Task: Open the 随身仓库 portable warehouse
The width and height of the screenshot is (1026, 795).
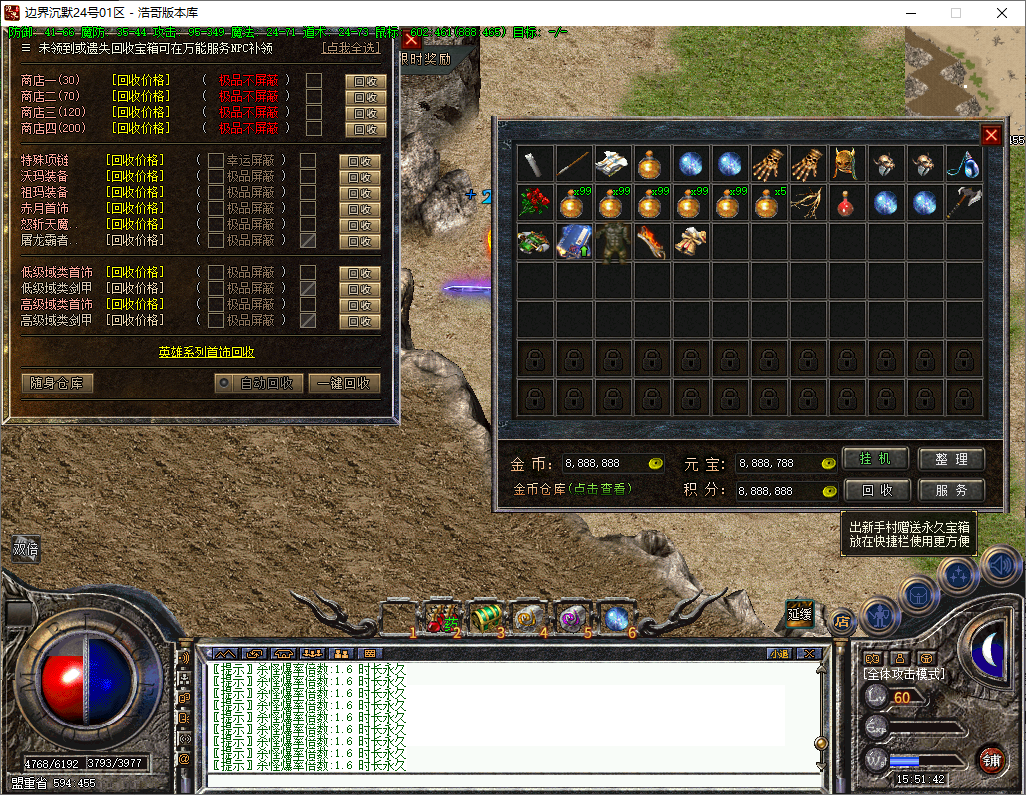Action: pyautogui.click(x=56, y=383)
